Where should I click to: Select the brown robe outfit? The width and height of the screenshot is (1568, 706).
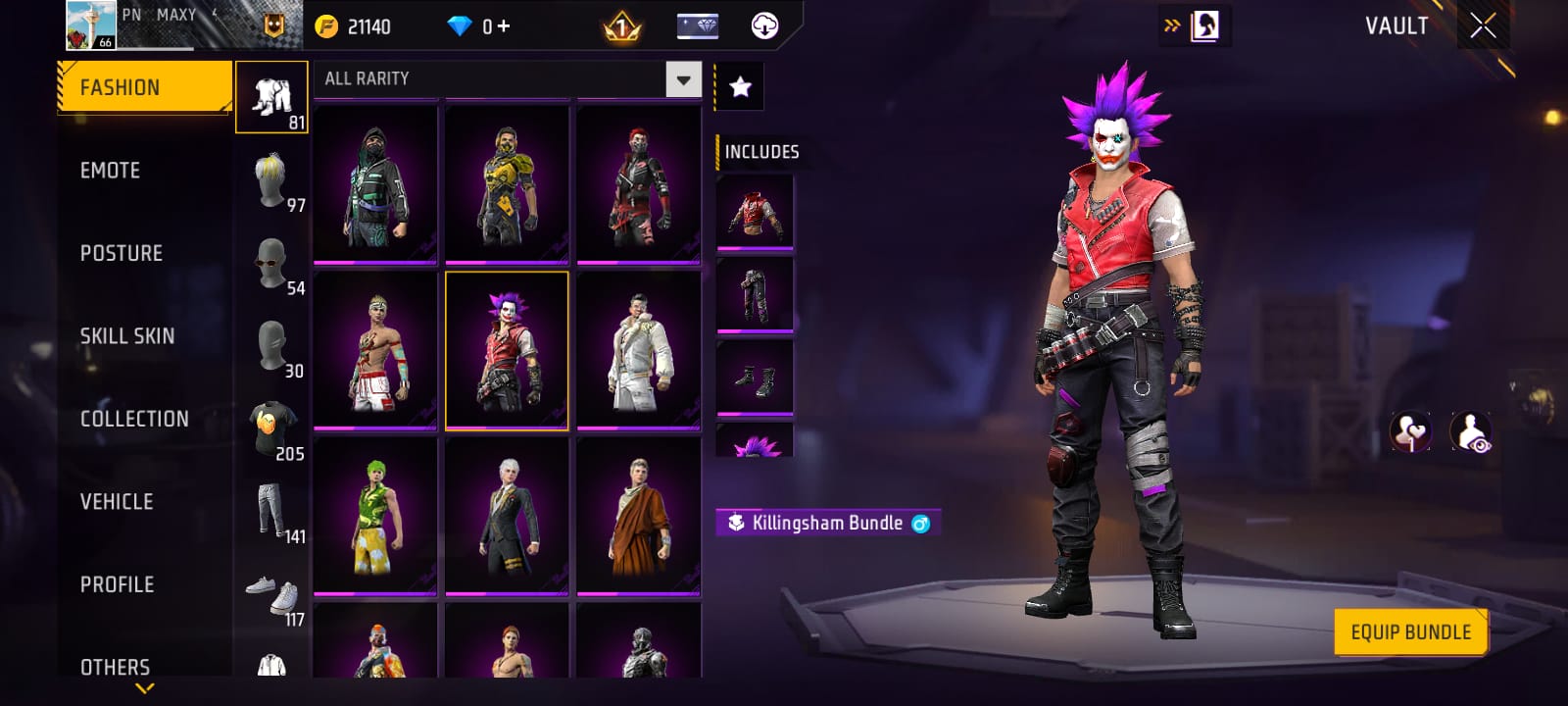coord(639,517)
